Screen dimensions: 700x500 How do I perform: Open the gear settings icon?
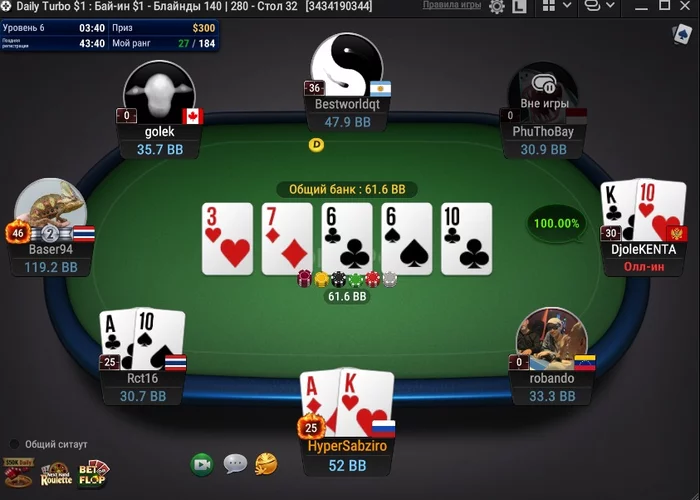497,7
